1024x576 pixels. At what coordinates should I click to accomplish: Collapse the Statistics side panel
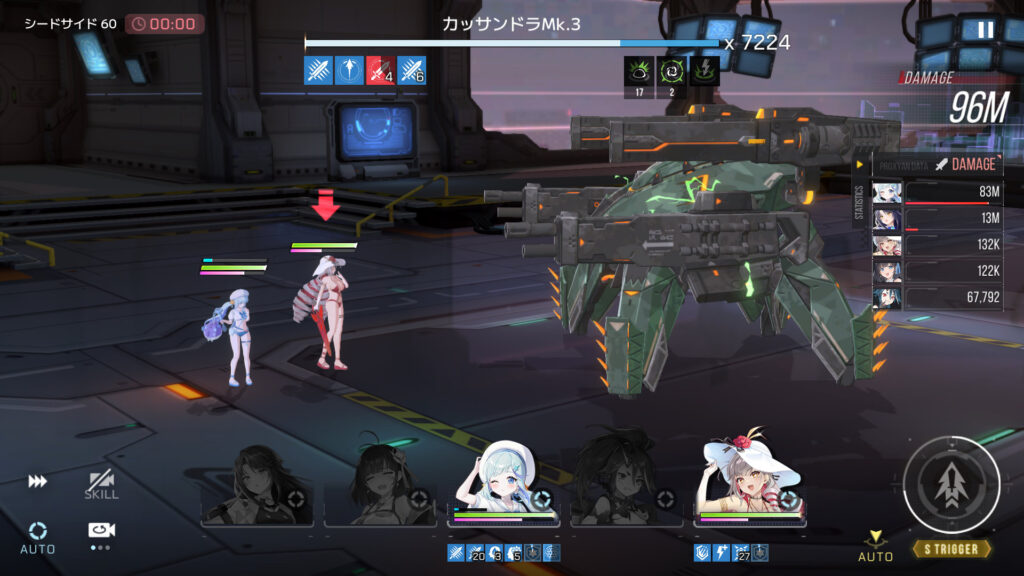tap(859, 165)
